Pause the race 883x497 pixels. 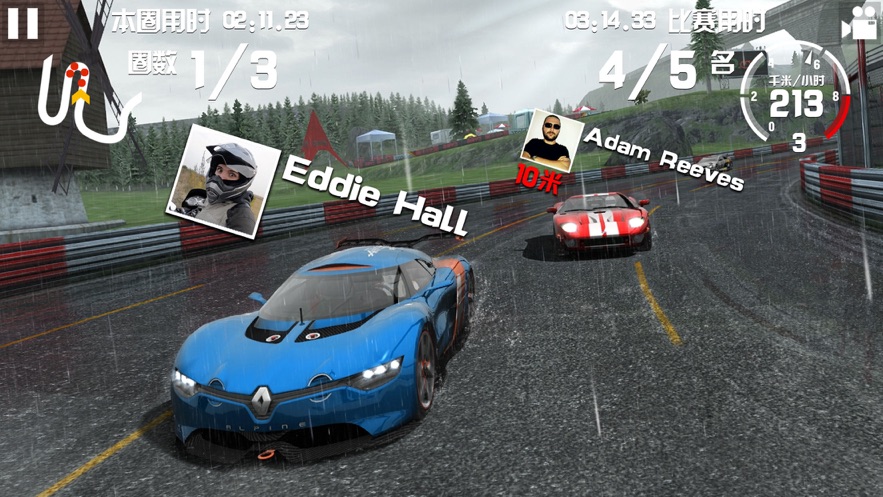(23, 24)
